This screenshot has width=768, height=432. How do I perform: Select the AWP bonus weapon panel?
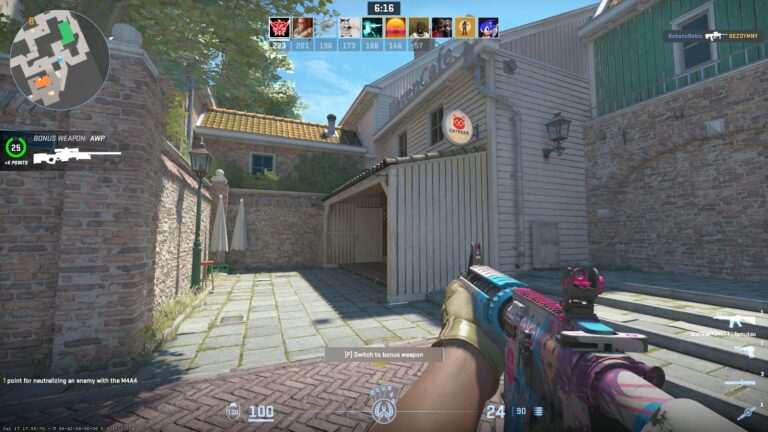[x=62, y=151]
